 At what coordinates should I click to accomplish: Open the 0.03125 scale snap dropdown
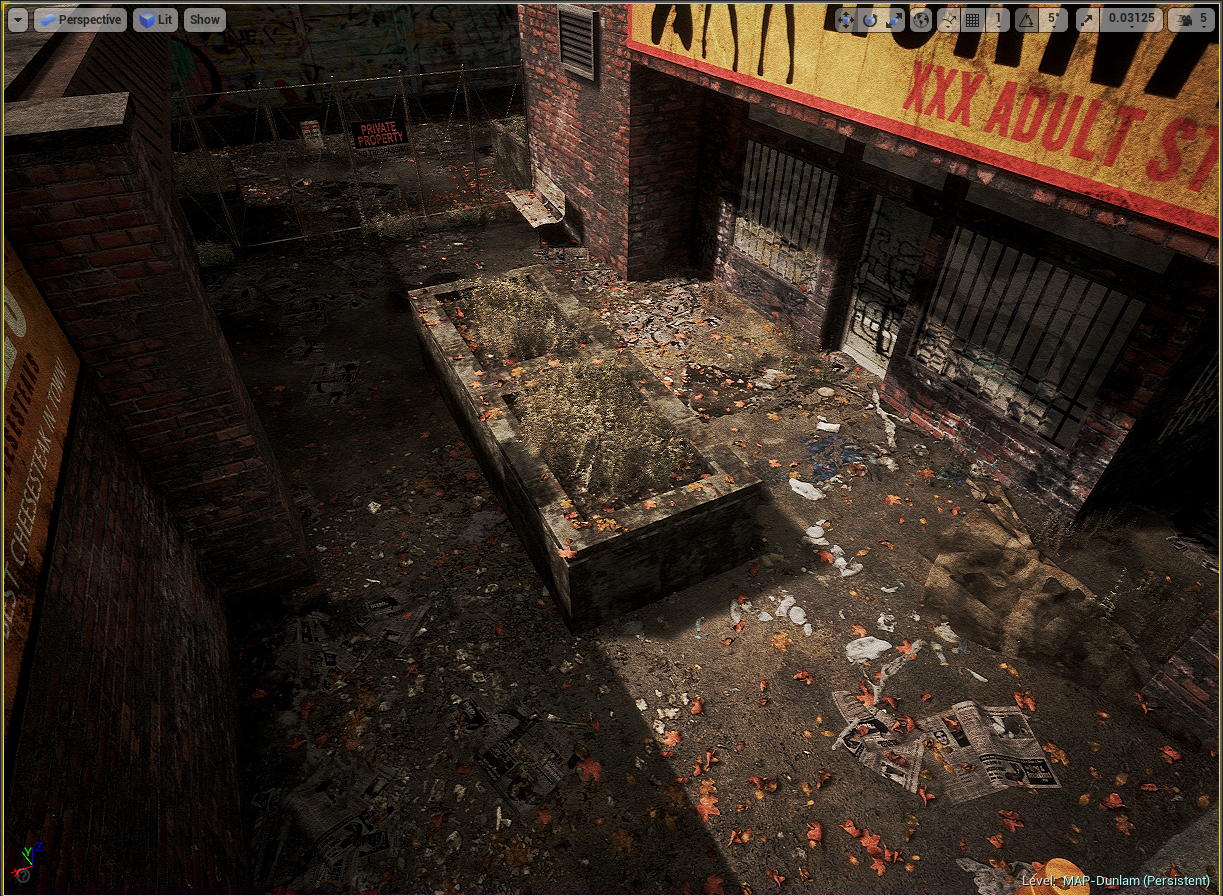tap(1129, 20)
